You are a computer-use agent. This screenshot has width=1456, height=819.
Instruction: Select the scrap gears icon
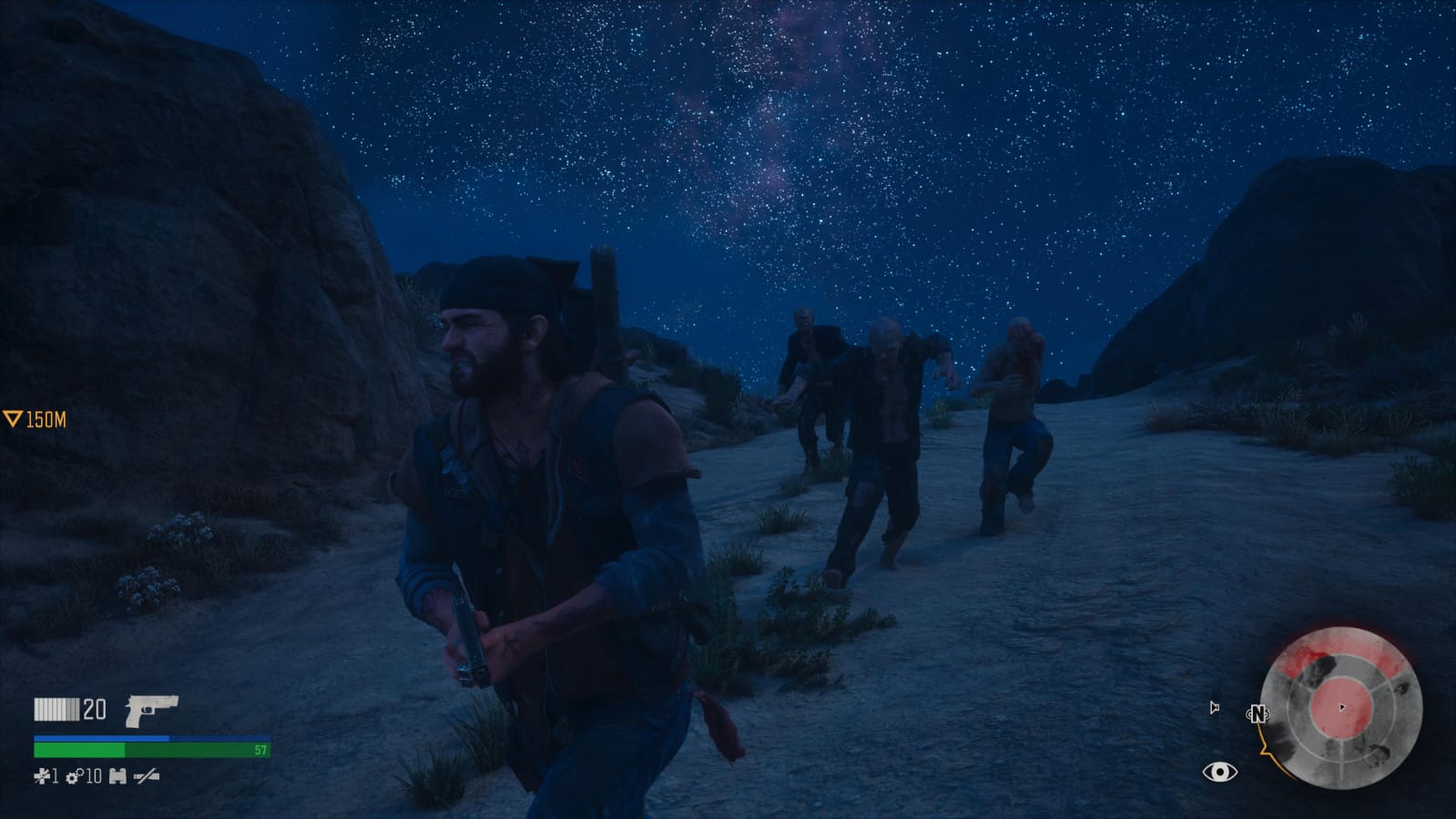[74, 776]
